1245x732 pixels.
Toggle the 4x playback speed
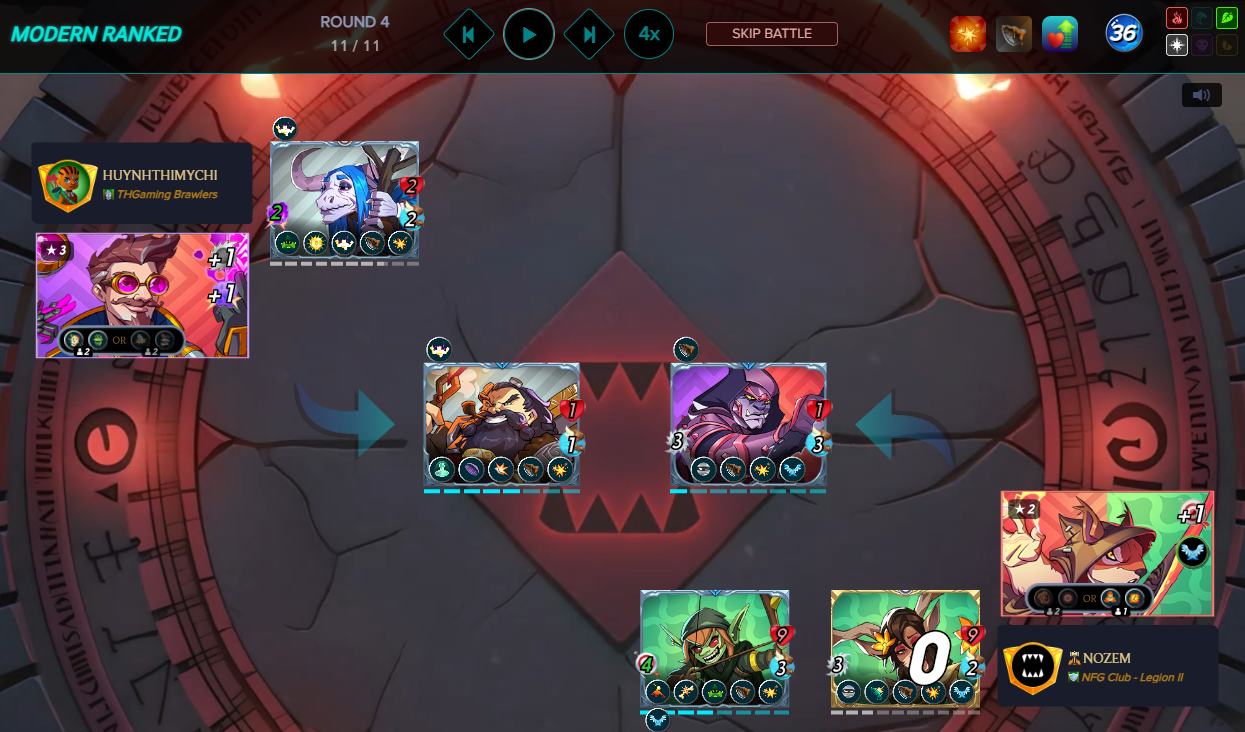pyautogui.click(x=649, y=34)
